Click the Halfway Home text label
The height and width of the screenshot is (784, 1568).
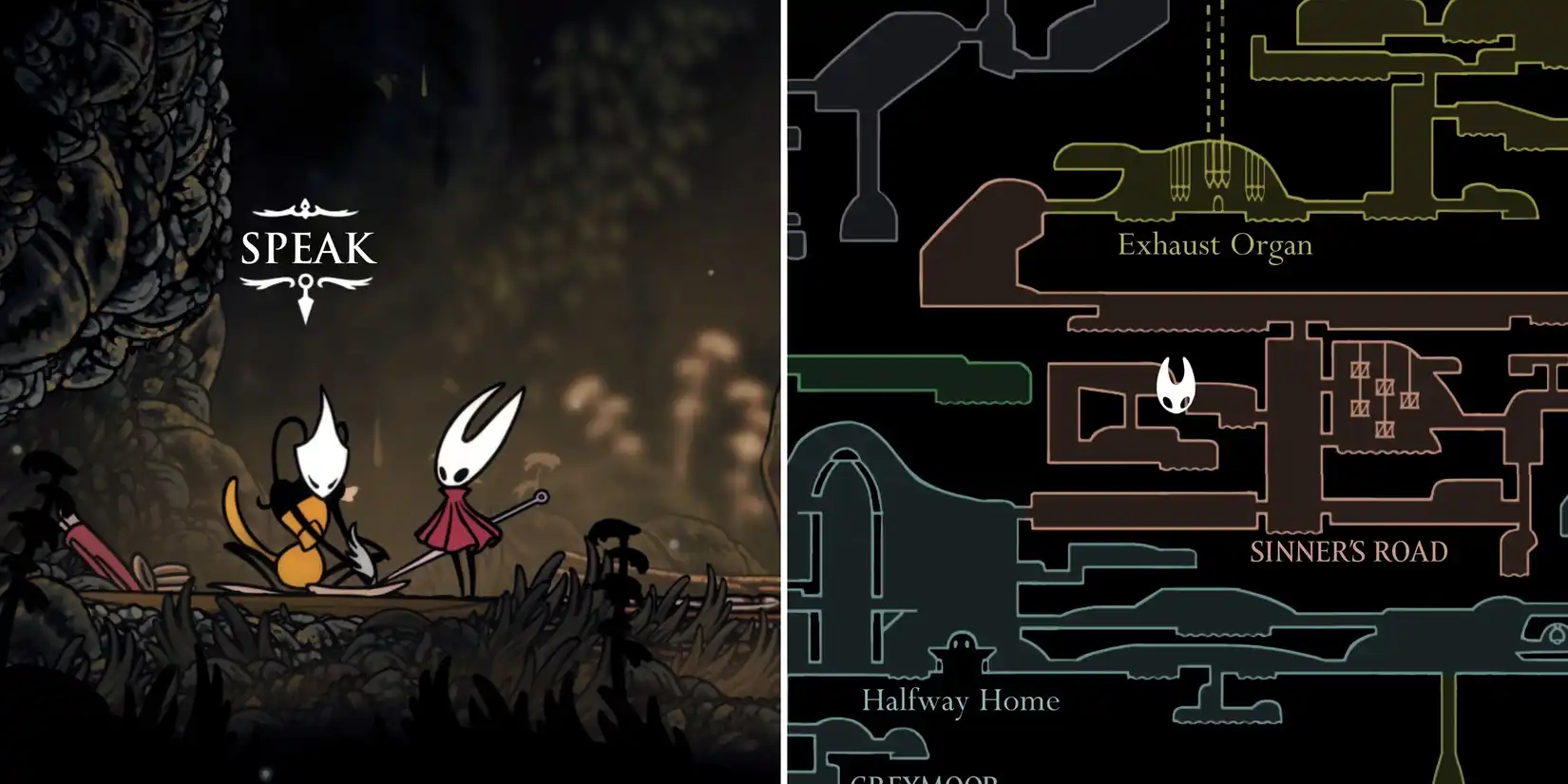962,701
